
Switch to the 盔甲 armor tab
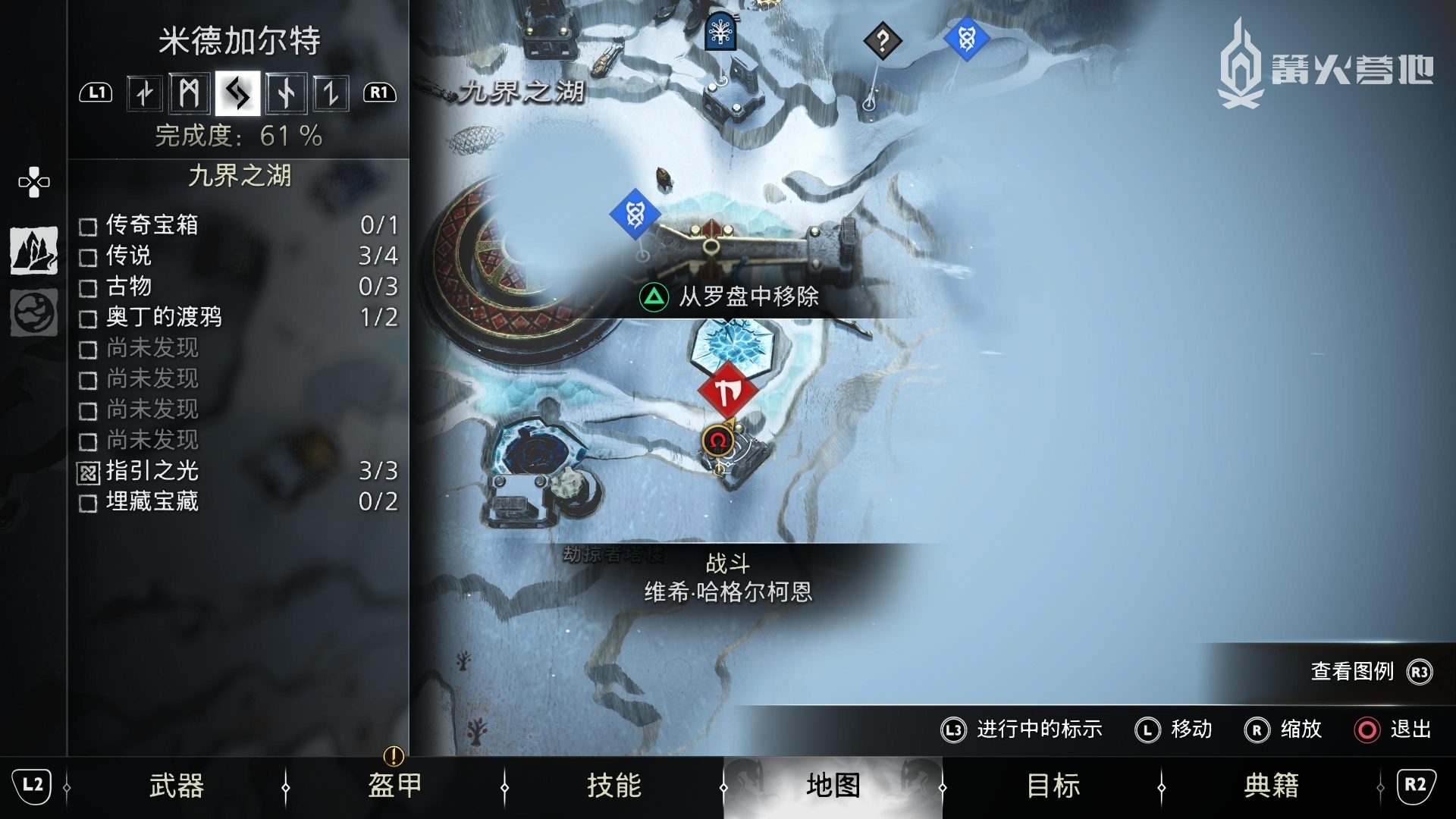pos(394,786)
